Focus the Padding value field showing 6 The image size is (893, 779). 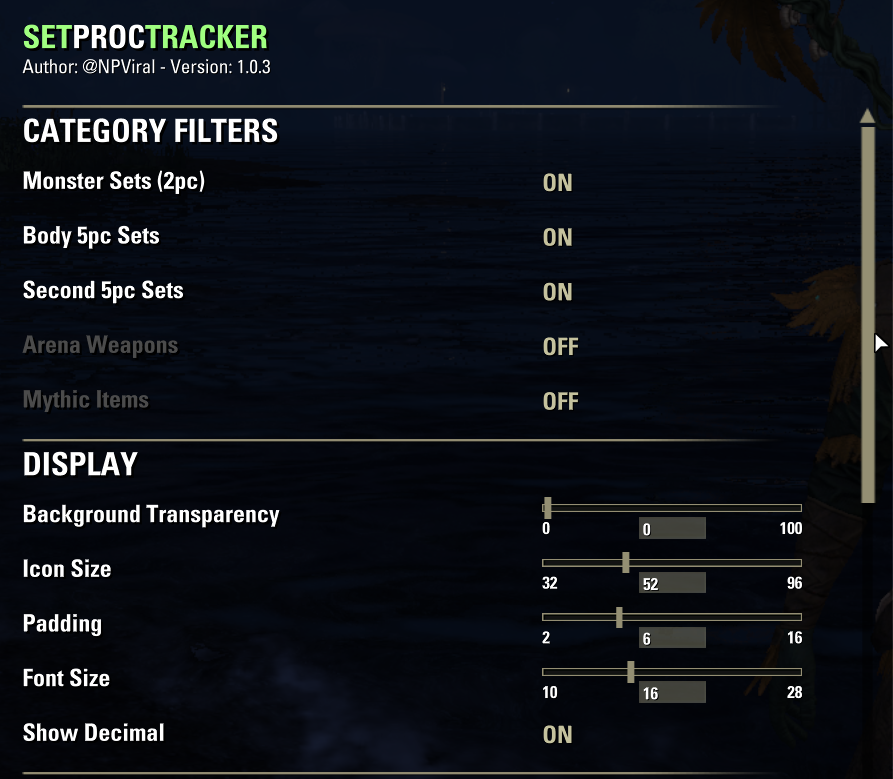point(672,638)
